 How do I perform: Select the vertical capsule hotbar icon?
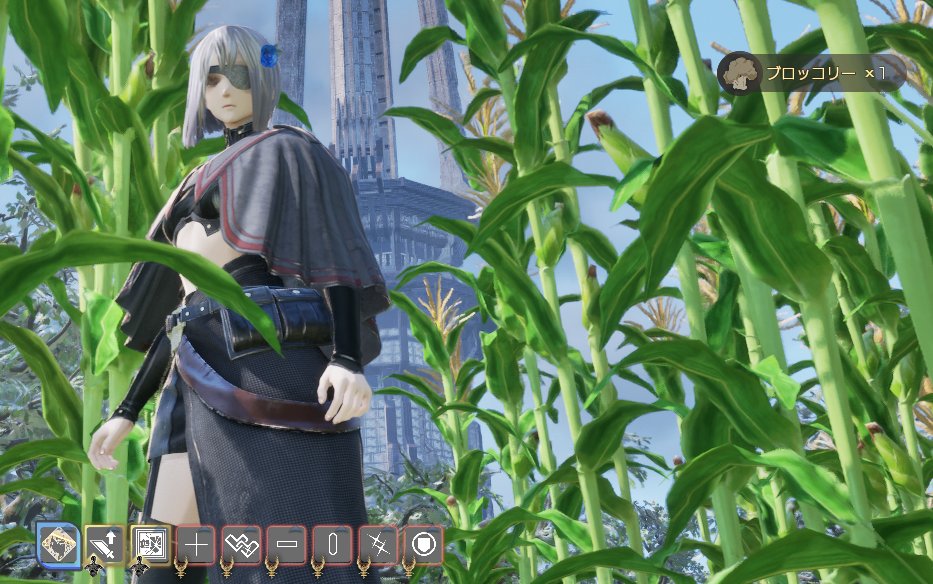(332, 545)
